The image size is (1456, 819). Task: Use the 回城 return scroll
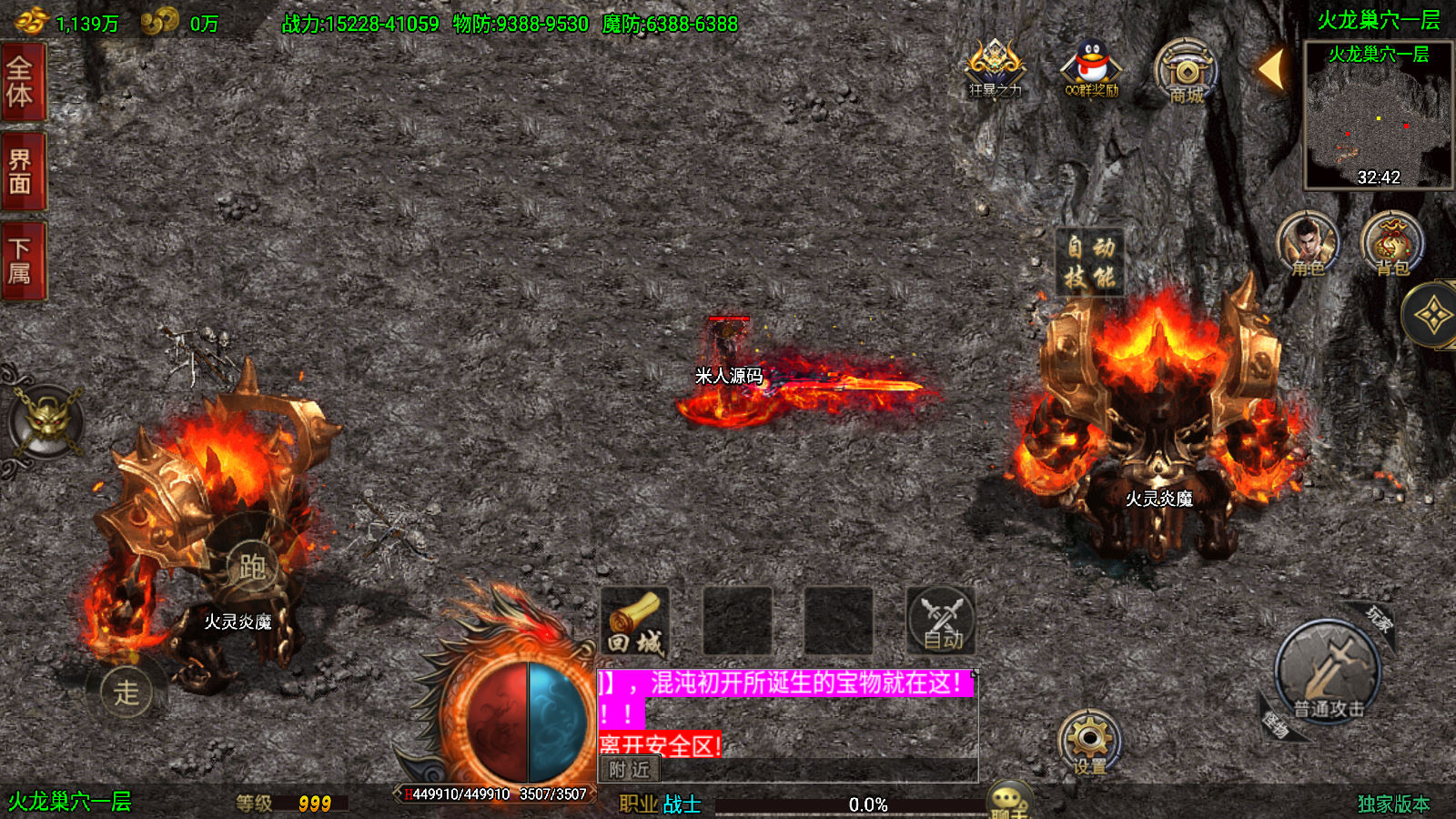coord(635,622)
